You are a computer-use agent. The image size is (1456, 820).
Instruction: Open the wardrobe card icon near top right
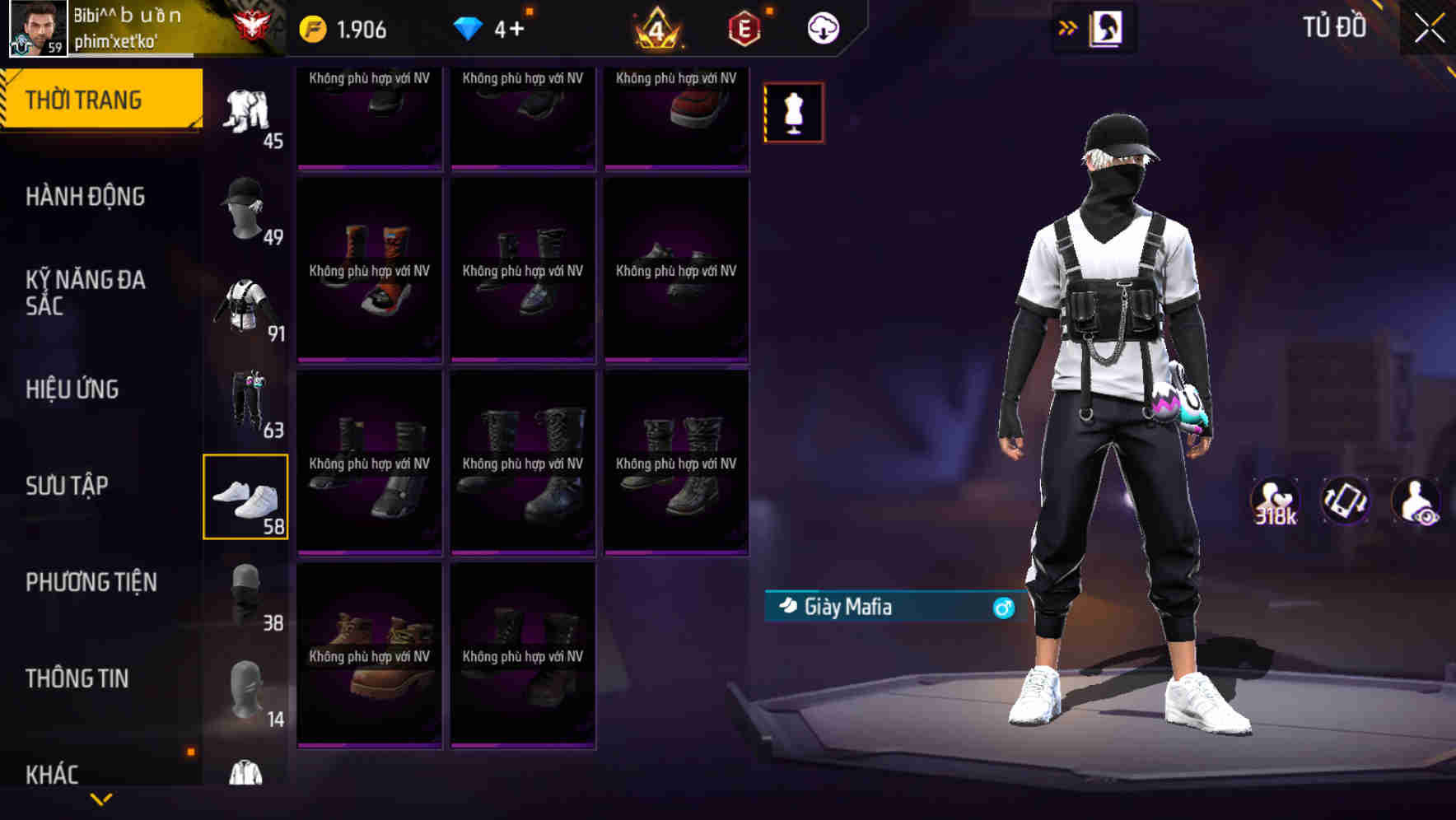(x=1107, y=27)
